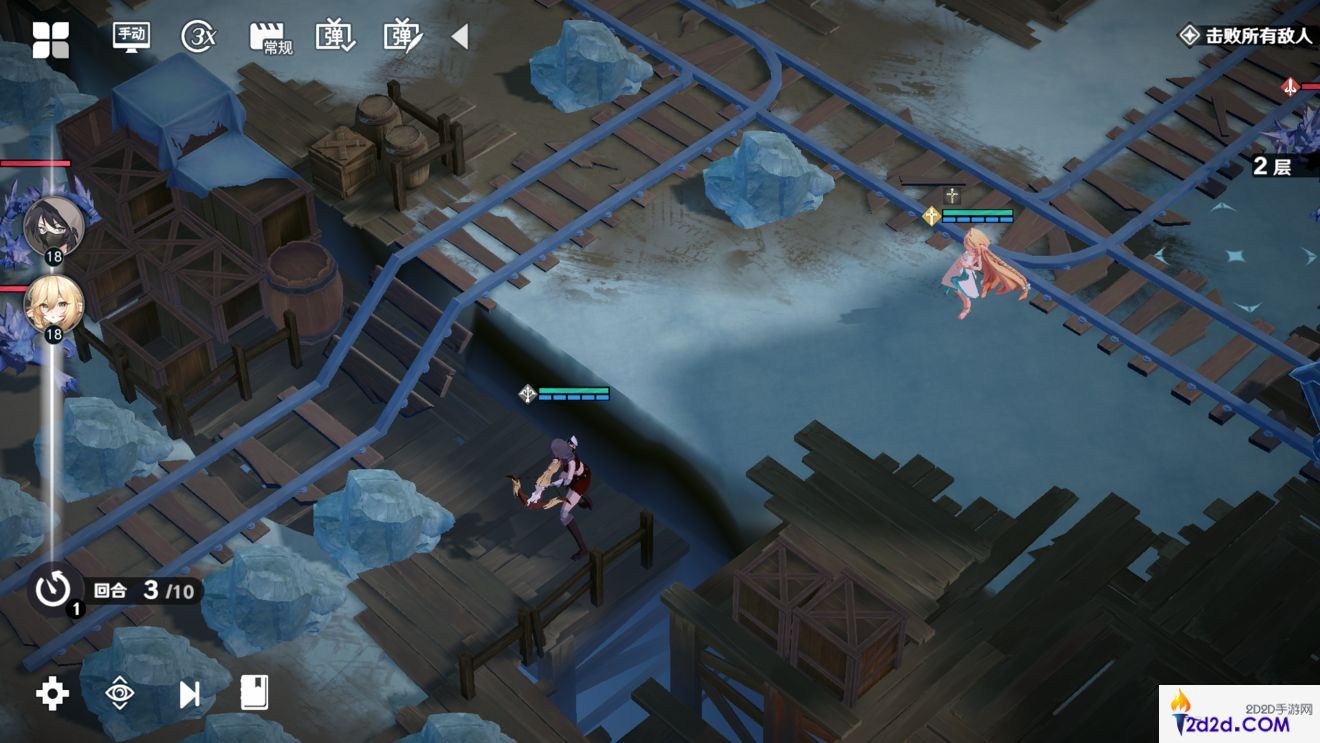Open the four-square main menu icon

point(50,39)
